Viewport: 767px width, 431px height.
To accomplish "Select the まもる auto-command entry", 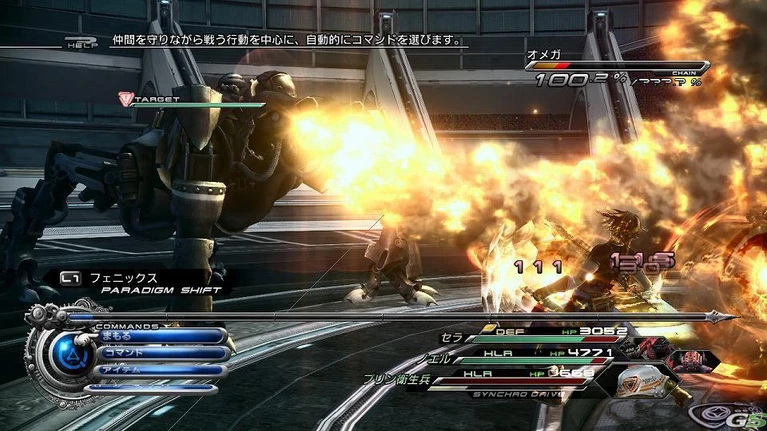I will [158, 336].
